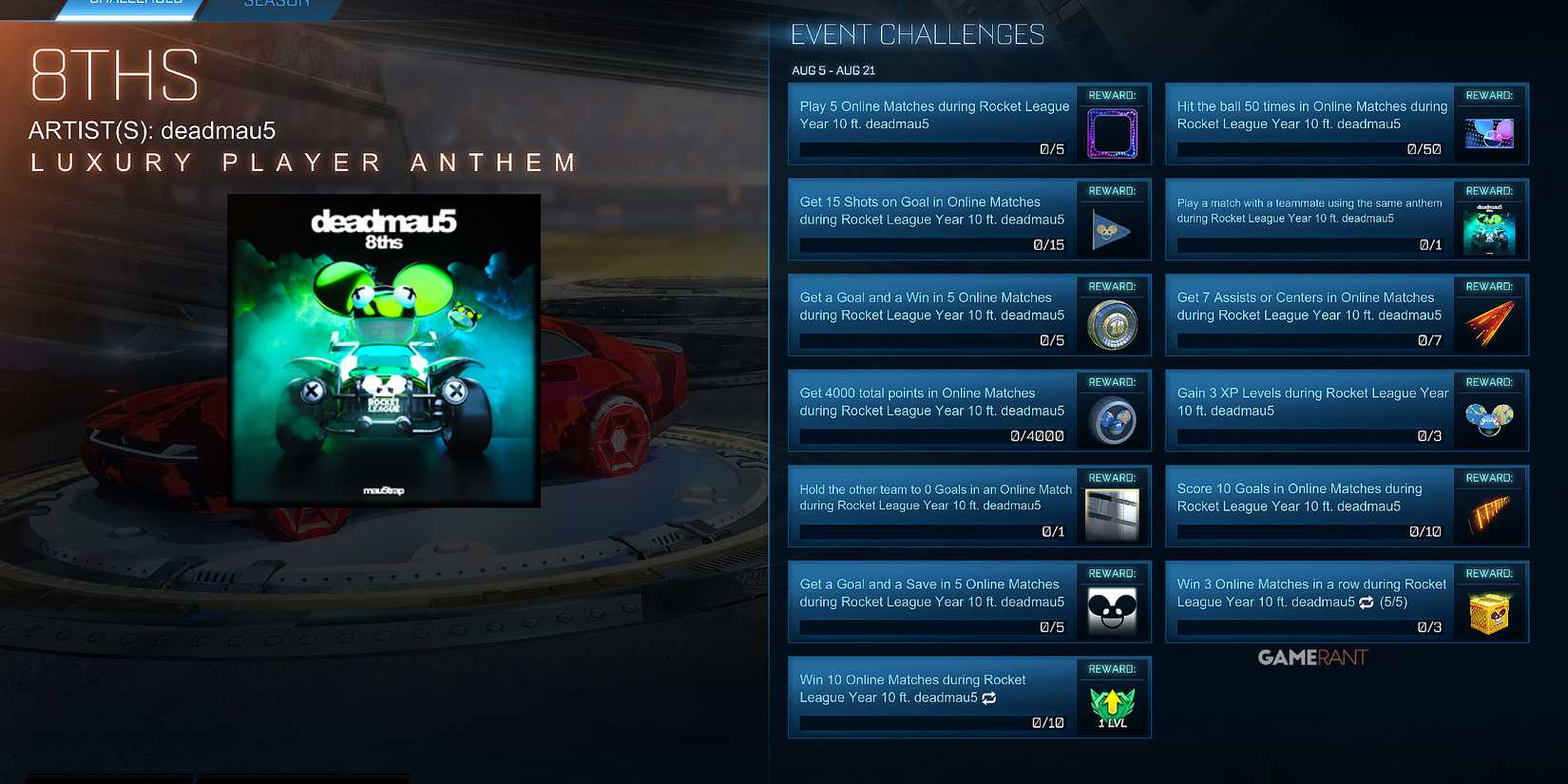The height and width of the screenshot is (784, 1568).
Task: Open the GameRant link
Action: tap(1311, 657)
